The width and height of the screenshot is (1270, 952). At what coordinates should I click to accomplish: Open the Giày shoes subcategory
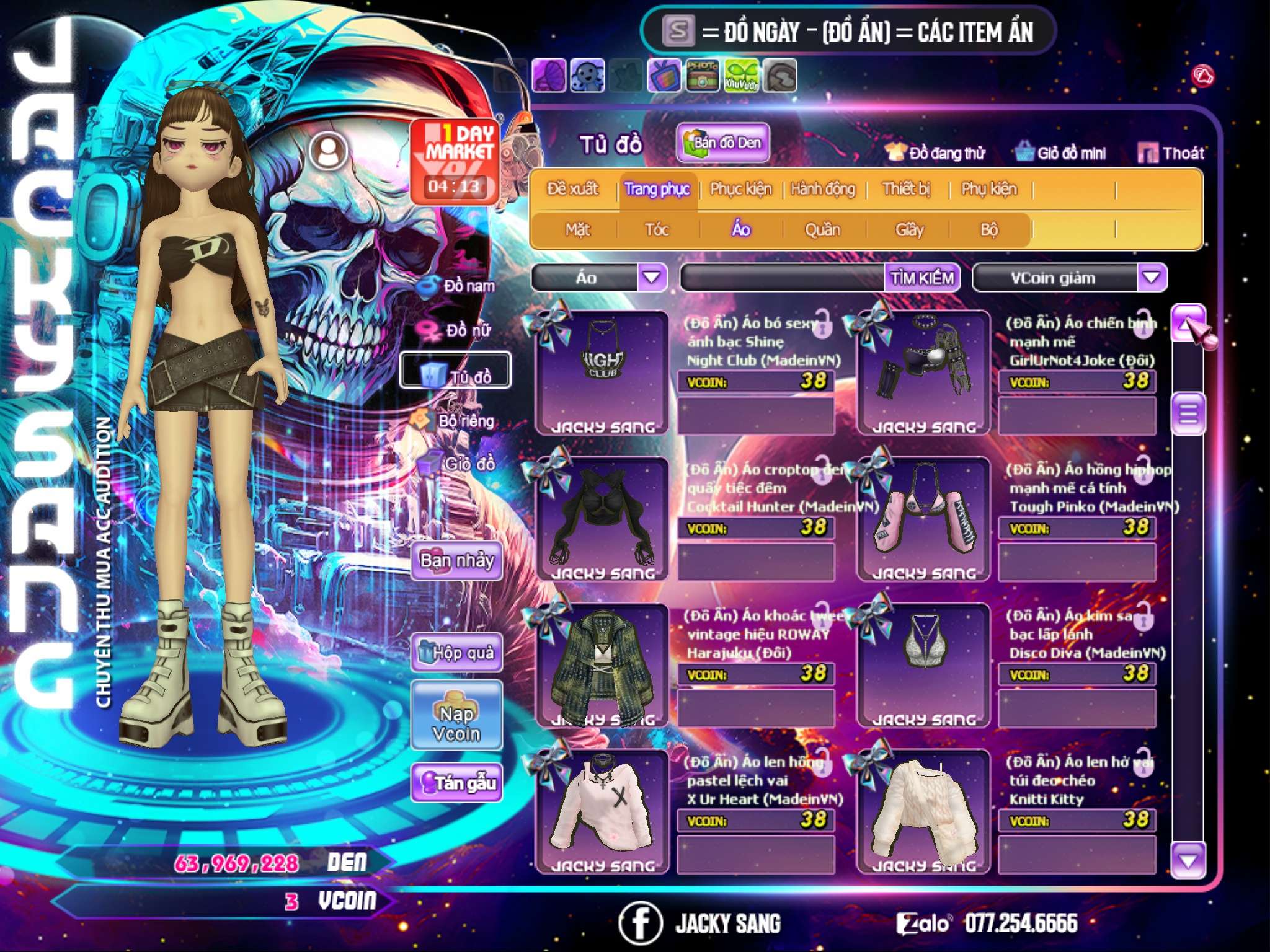(x=909, y=230)
